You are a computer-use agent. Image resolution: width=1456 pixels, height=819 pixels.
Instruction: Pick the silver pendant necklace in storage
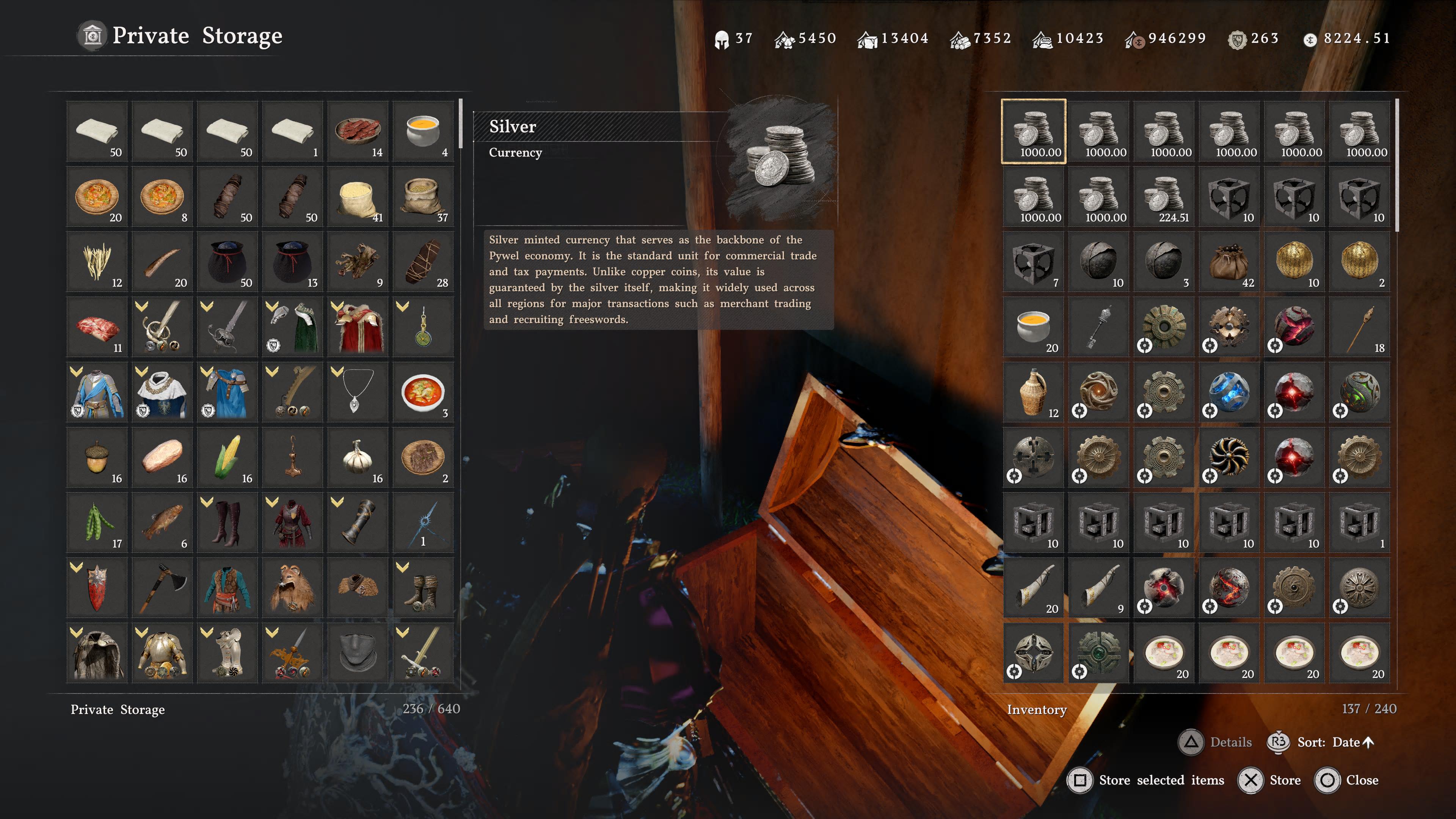pyautogui.click(x=358, y=392)
